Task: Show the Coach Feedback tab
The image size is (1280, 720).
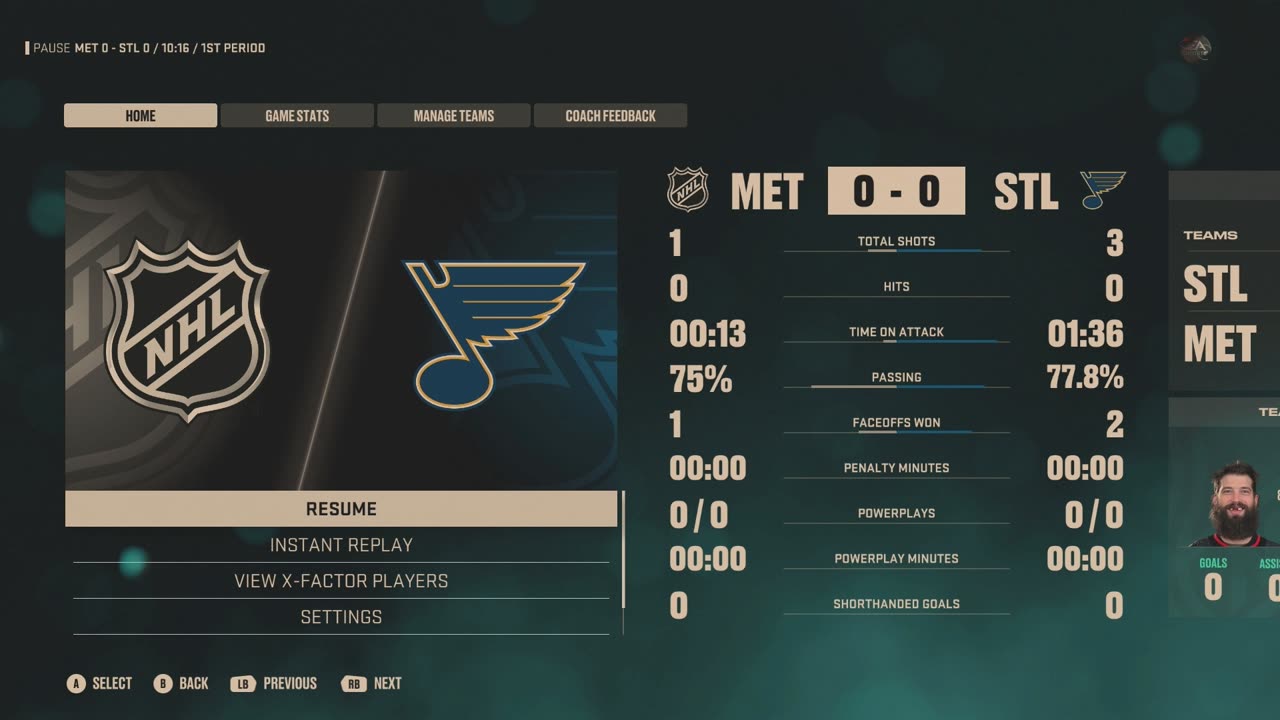Action: pyautogui.click(x=610, y=116)
